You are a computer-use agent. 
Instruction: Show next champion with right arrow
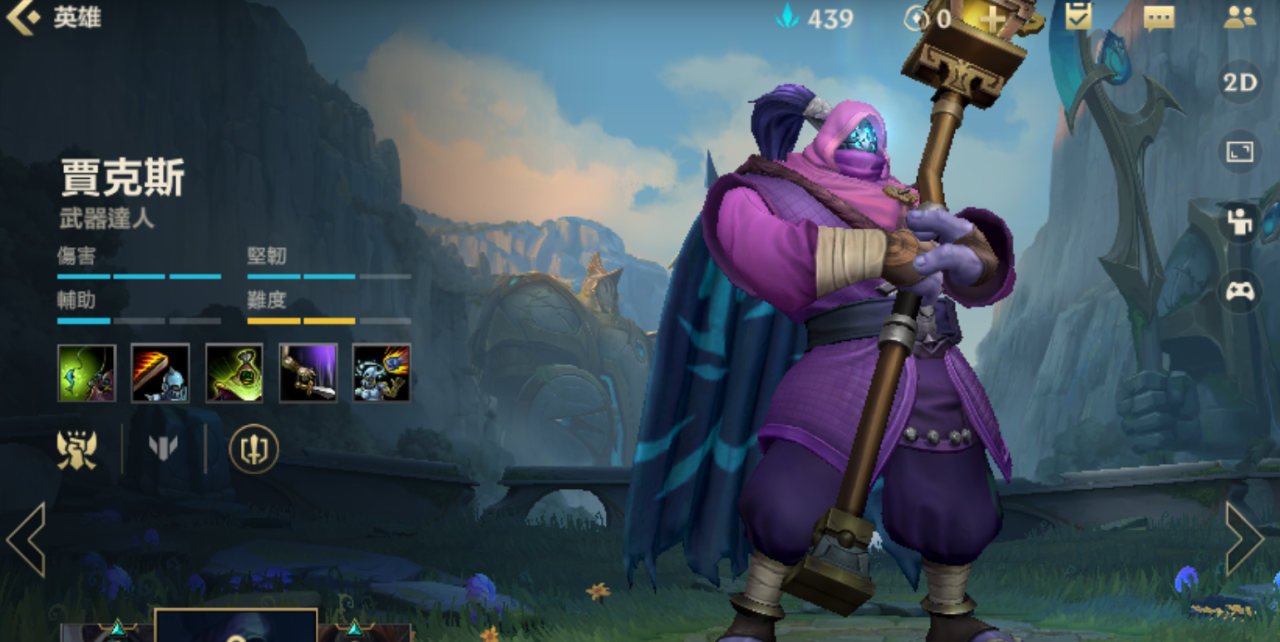(1245, 539)
